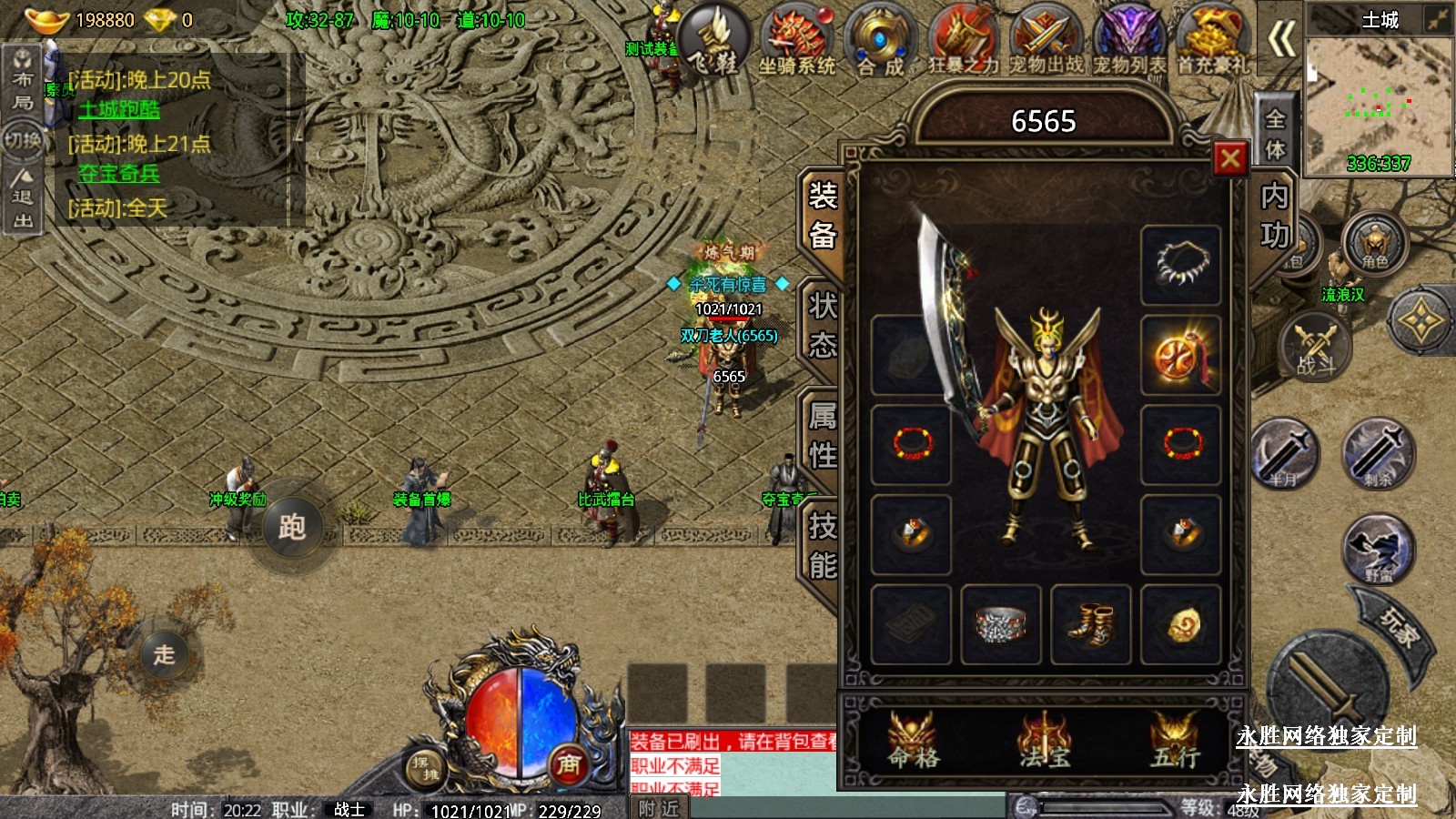Close the character equipment panel
This screenshot has width=1456, height=819.
[x=1229, y=159]
